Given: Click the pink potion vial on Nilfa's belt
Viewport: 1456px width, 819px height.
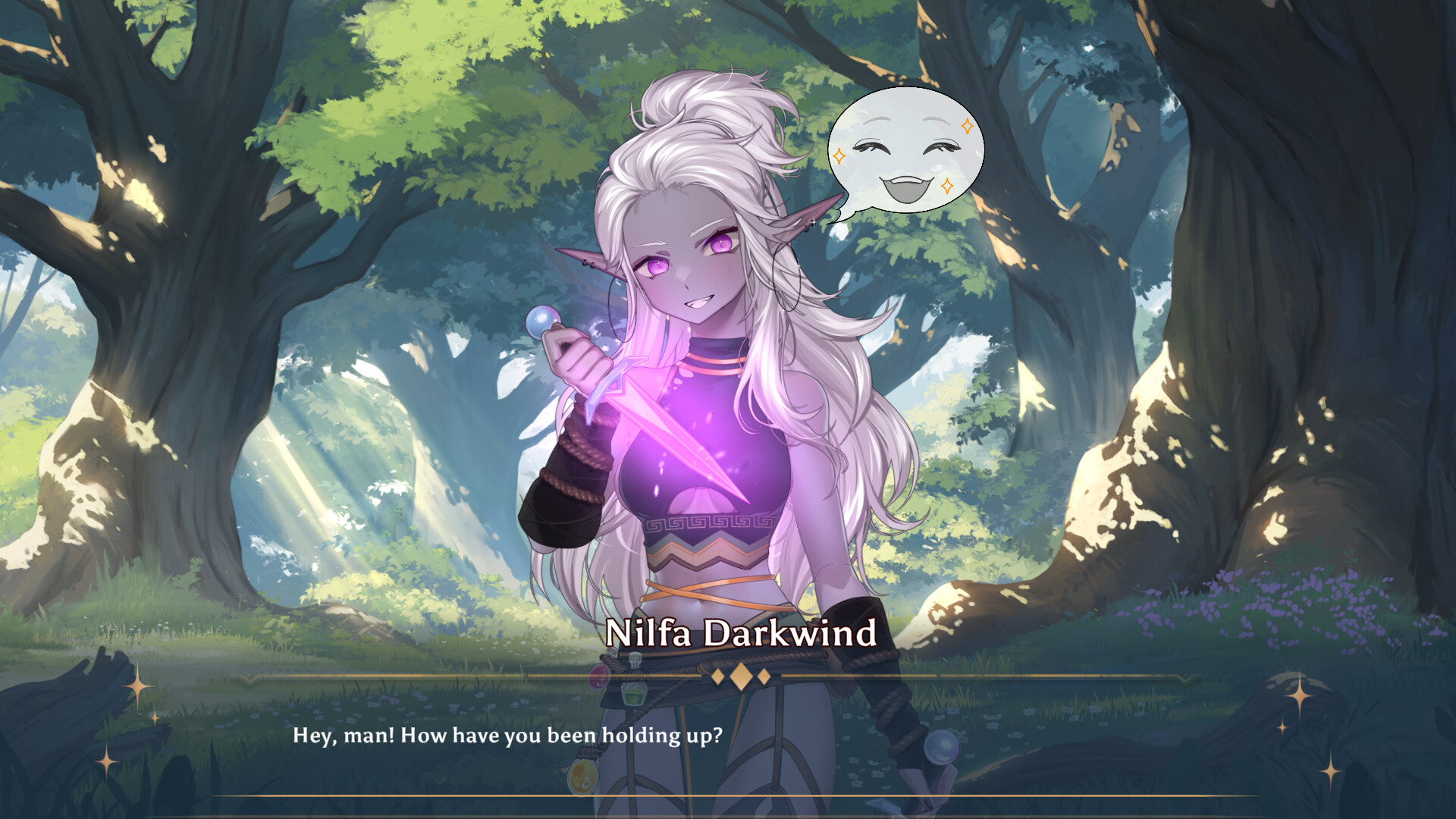Looking at the screenshot, I should click(x=597, y=677).
